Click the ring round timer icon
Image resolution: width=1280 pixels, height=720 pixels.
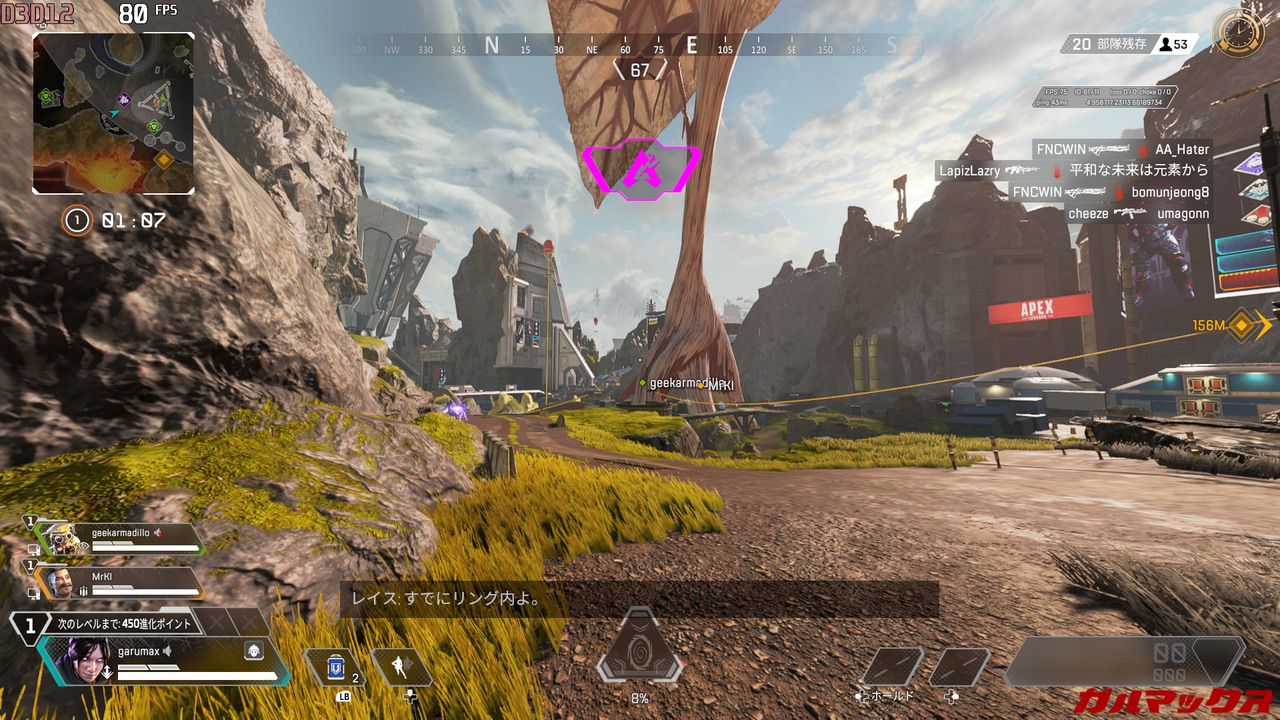click(x=77, y=220)
